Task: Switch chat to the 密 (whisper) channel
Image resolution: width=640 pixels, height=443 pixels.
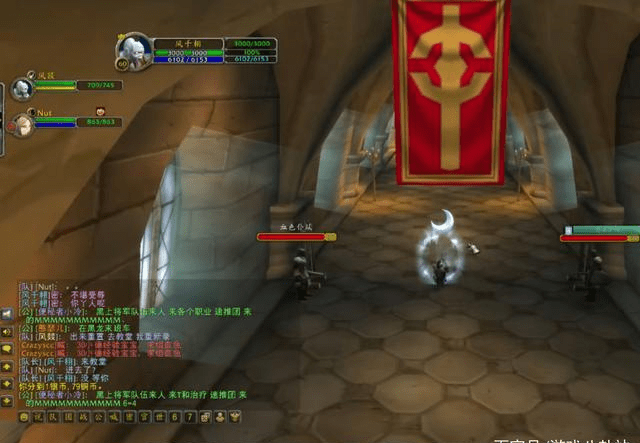Action: tap(129, 416)
